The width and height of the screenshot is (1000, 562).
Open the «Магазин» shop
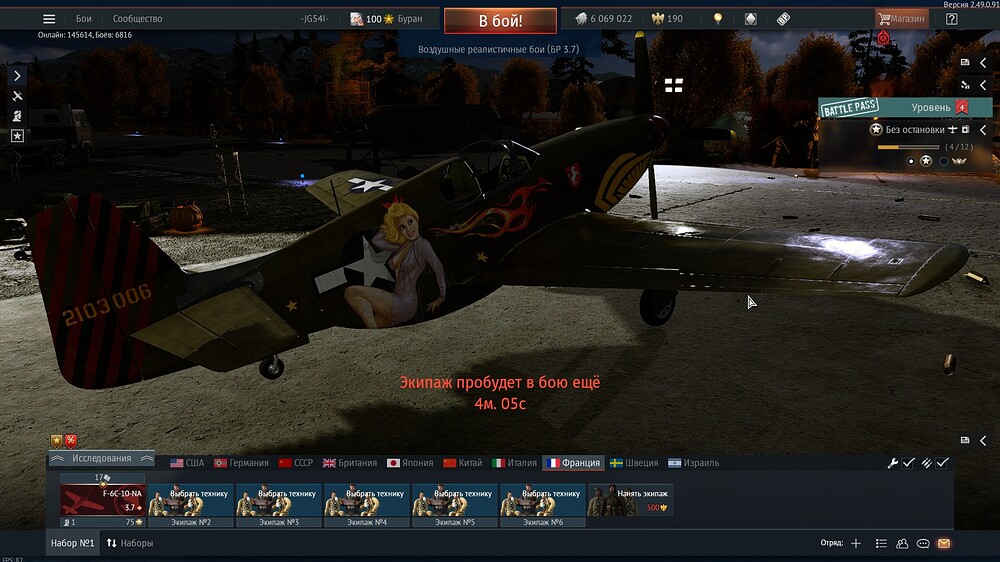(901, 19)
